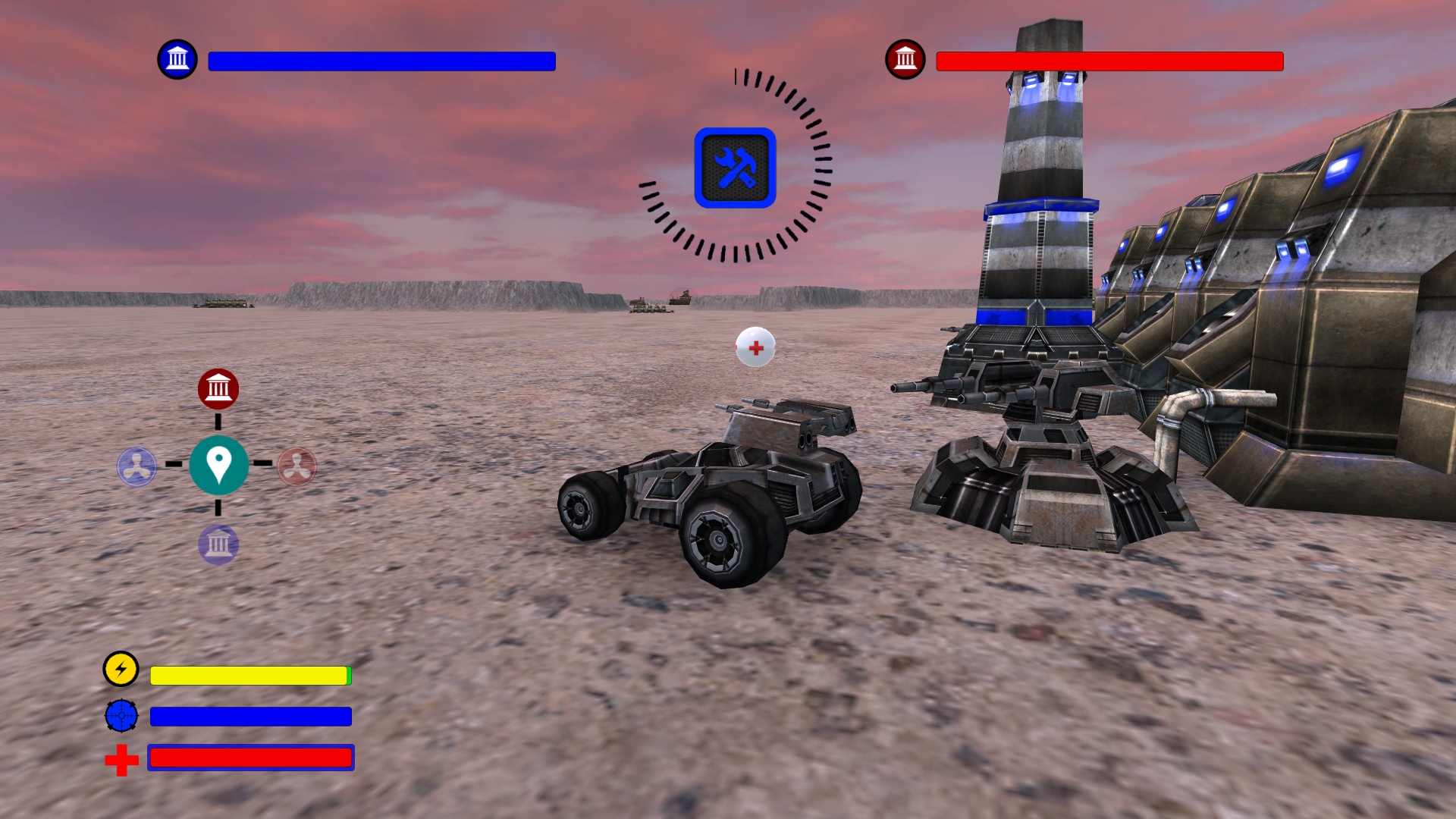Select the red turbine icon on the compass
The image size is (1456, 819).
297,466
